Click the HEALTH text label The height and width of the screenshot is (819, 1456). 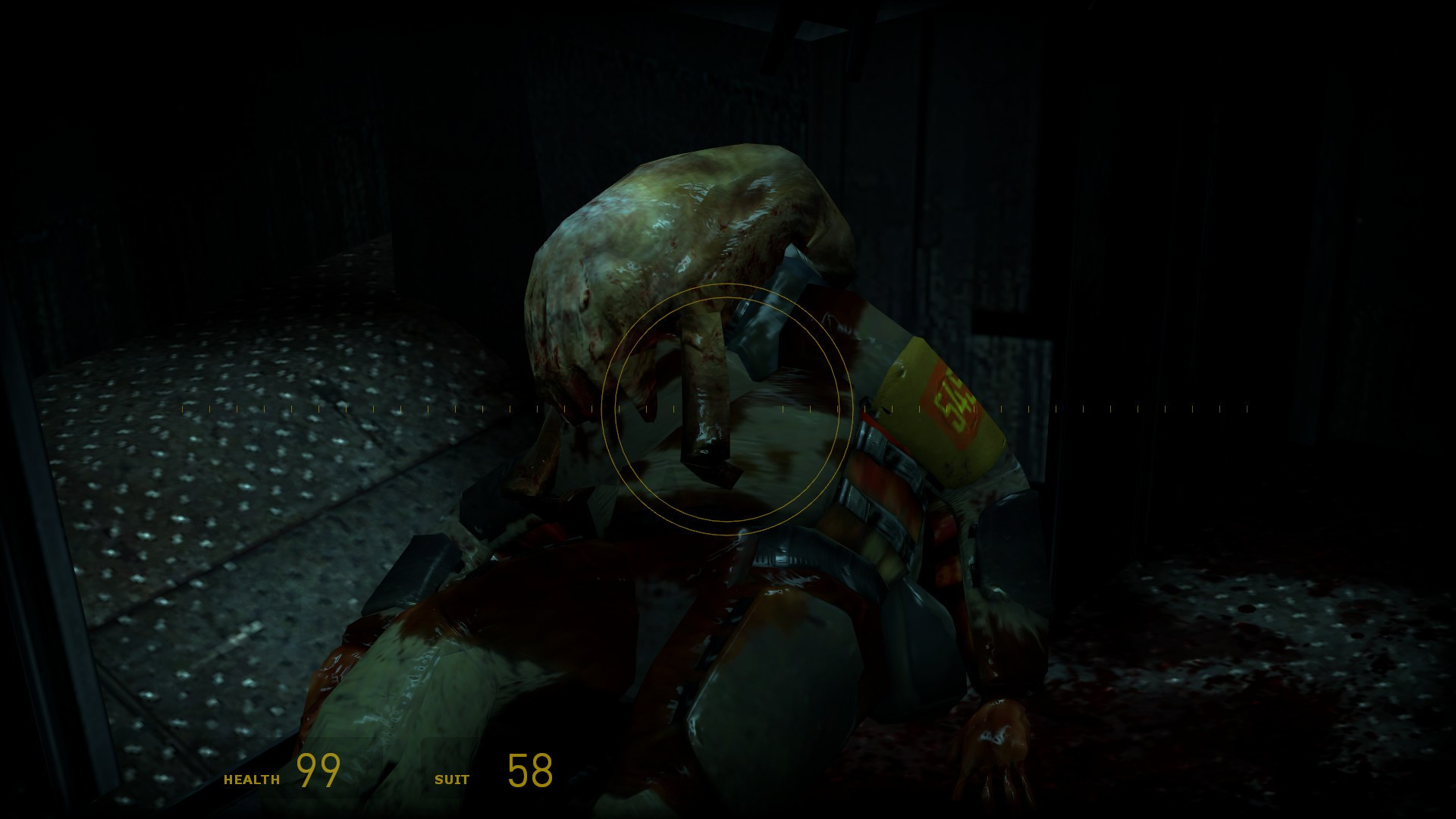click(x=252, y=779)
